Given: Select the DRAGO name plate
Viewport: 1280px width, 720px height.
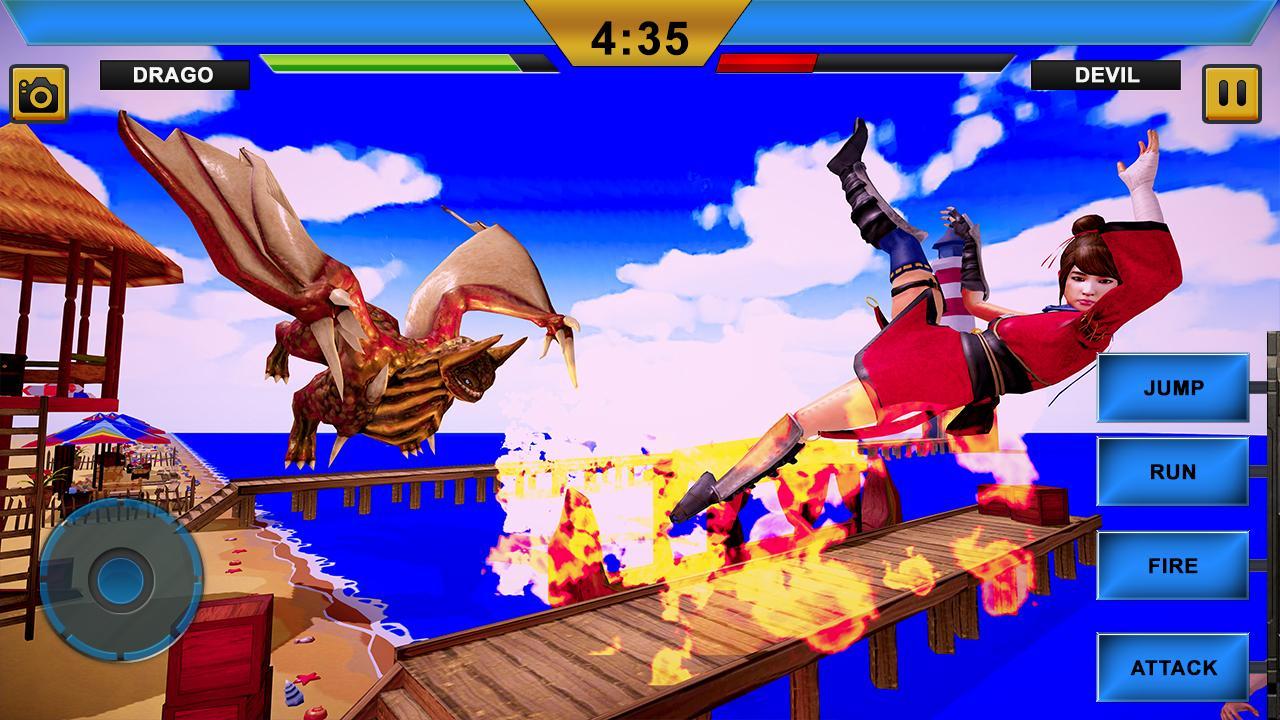Looking at the screenshot, I should coord(175,73).
